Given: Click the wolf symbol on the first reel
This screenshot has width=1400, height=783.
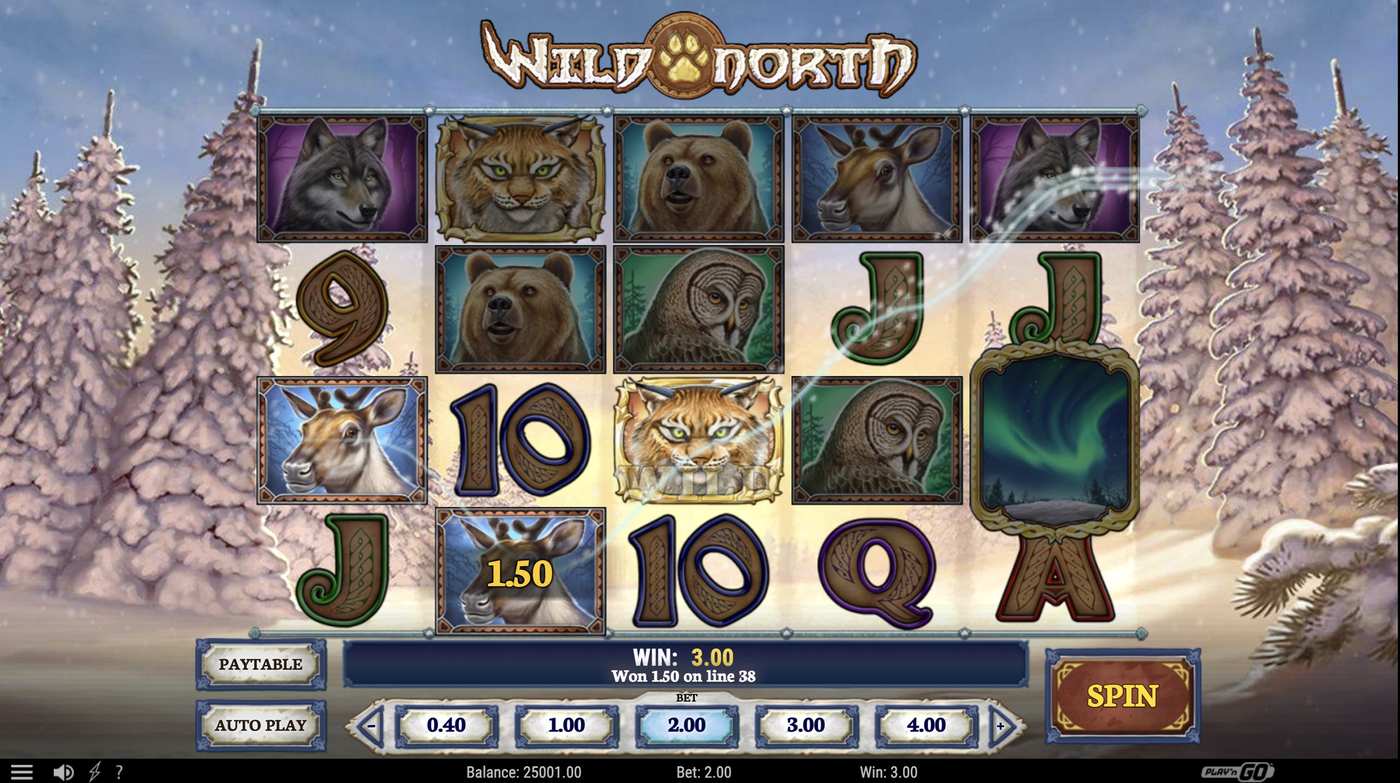Looking at the screenshot, I should 342,178.
